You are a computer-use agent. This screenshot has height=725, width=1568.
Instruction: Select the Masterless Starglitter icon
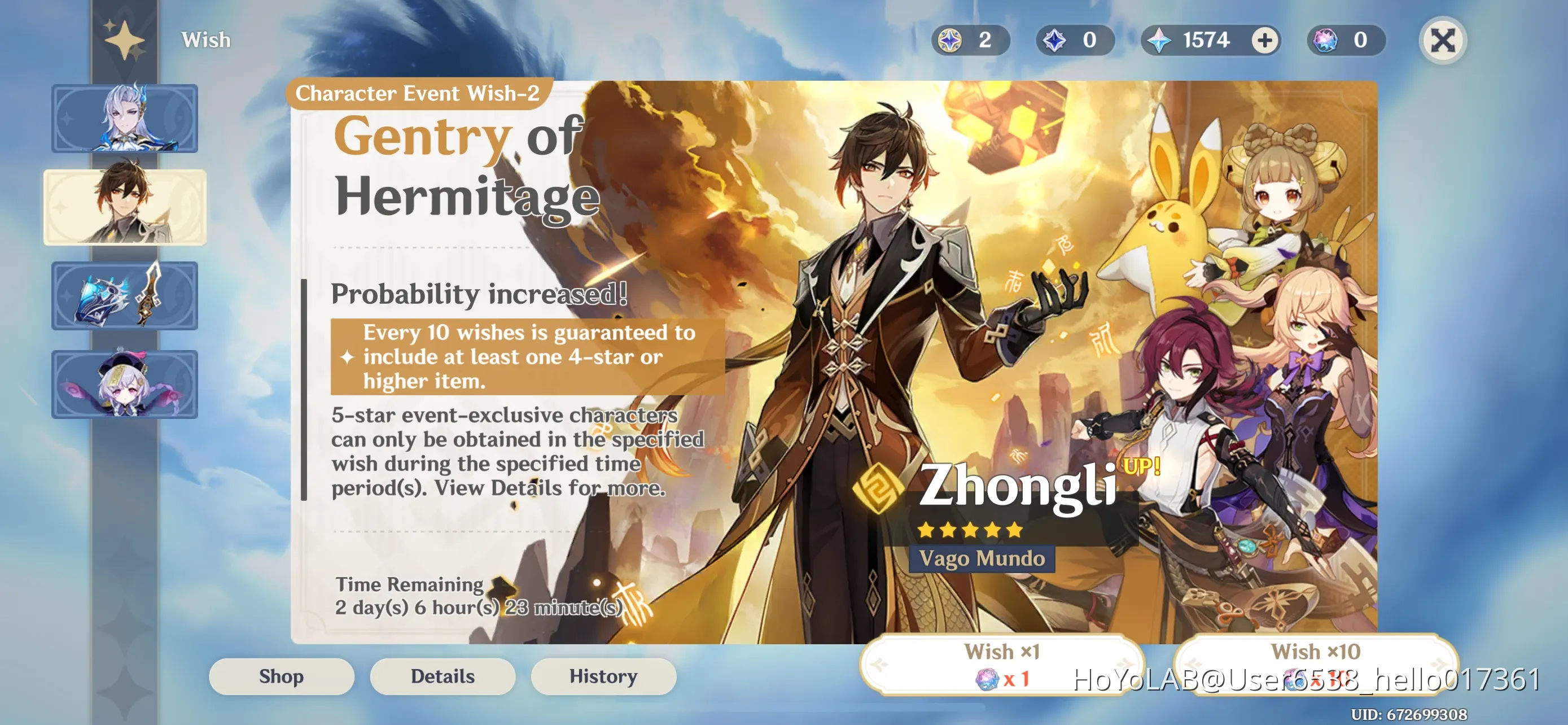[1325, 40]
